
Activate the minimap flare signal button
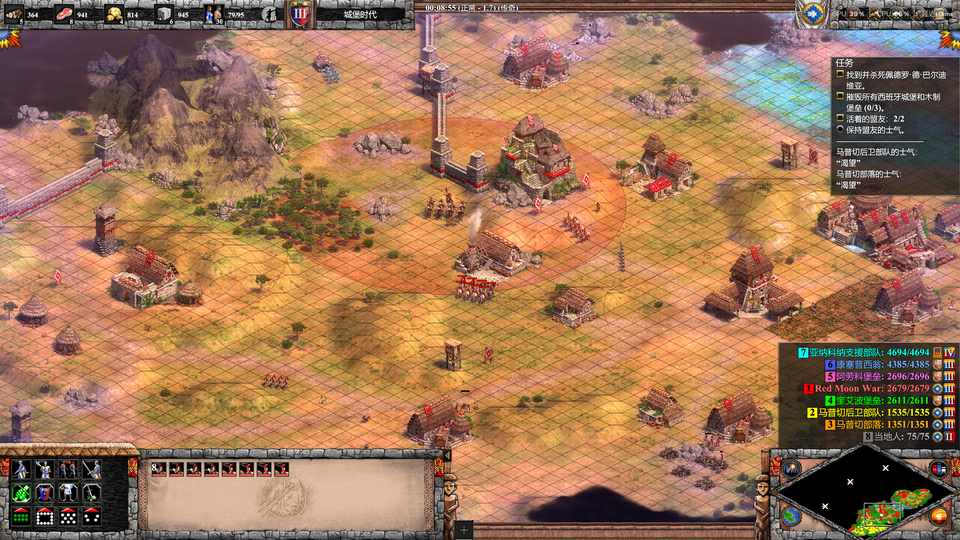click(792, 468)
